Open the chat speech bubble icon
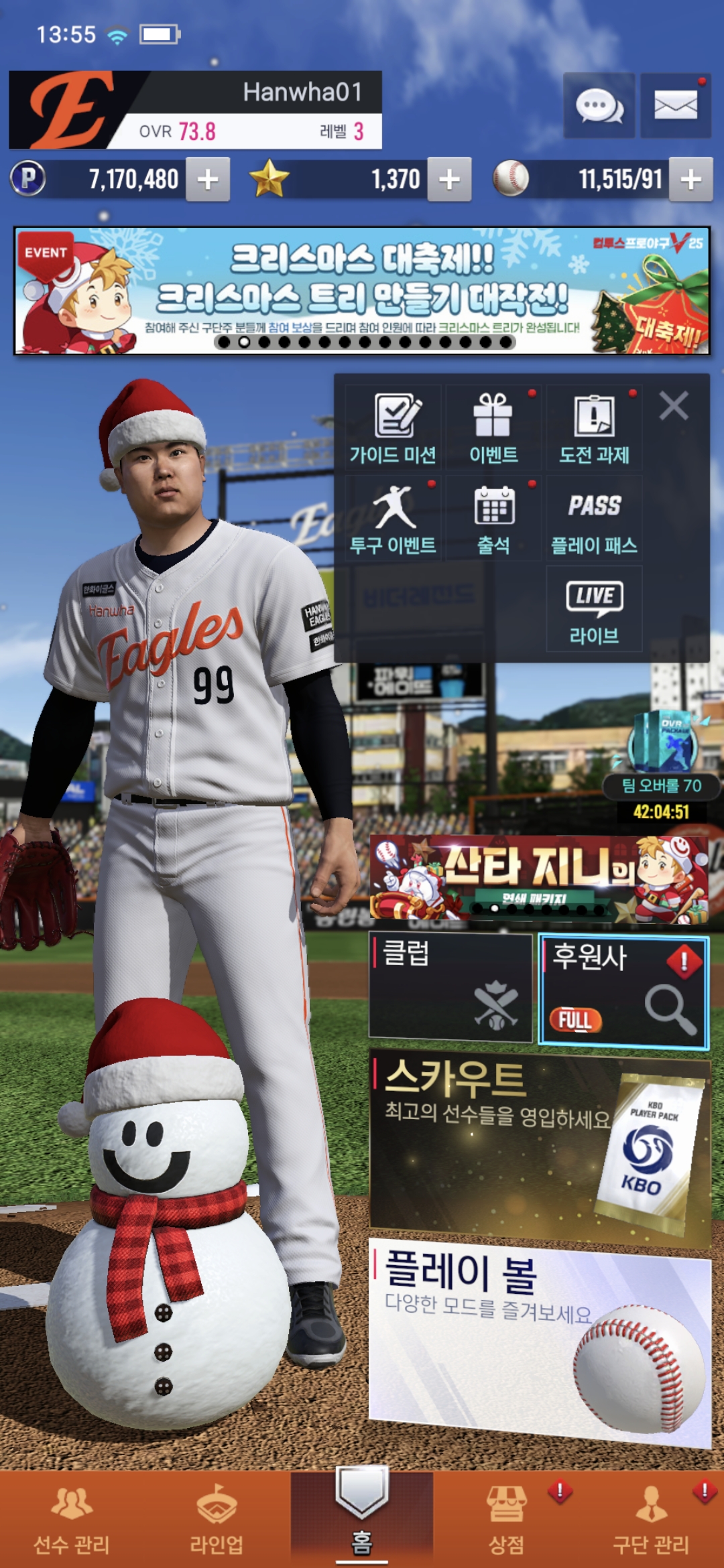Screen dimensions: 724x1568 pyautogui.click(x=599, y=106)
